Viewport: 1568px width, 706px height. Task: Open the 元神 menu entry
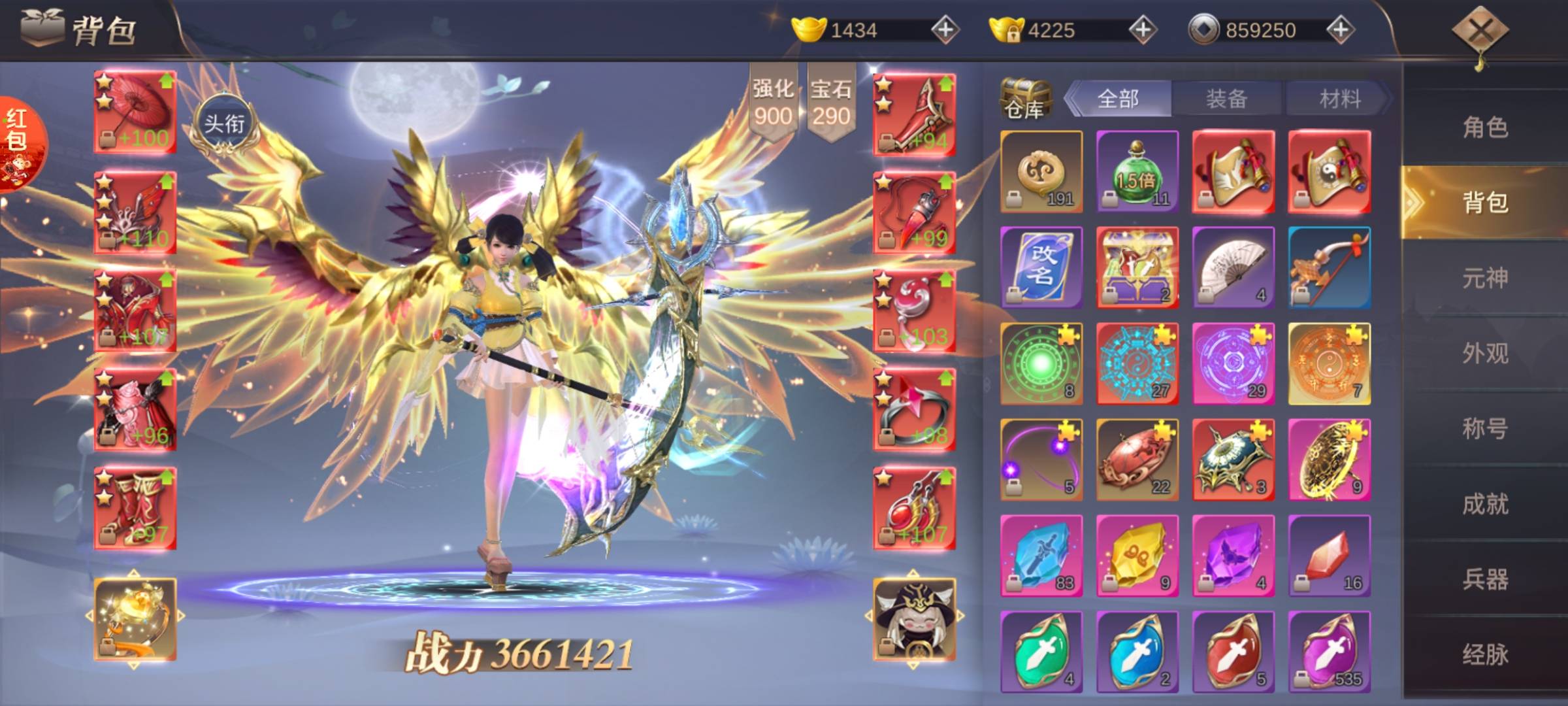1485,278
